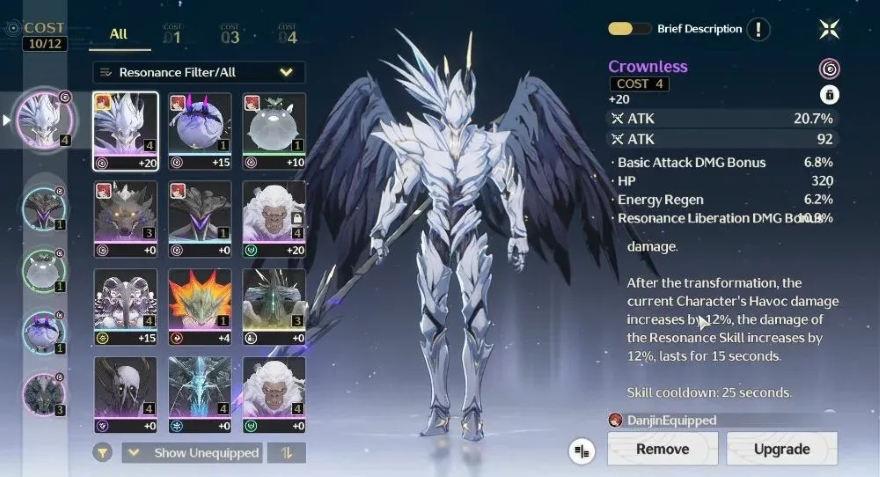Close the echo screen
880x477 pixels.
(829, 29)
